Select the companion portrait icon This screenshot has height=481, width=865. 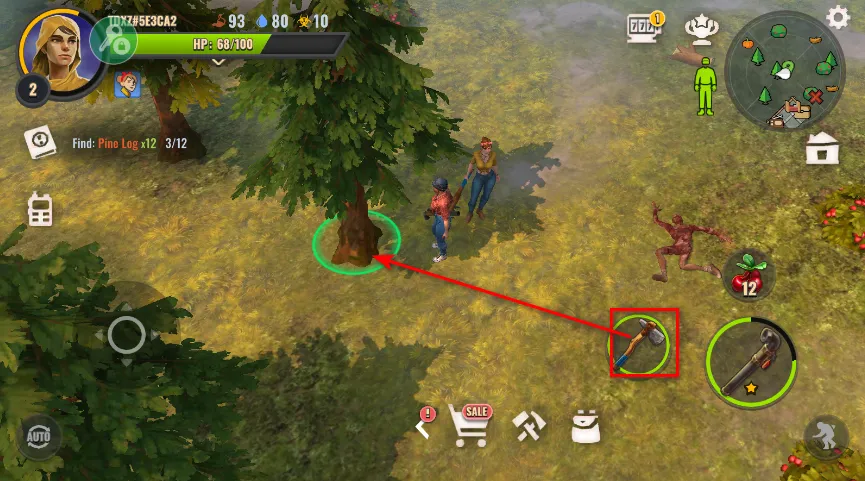(126, 85)
